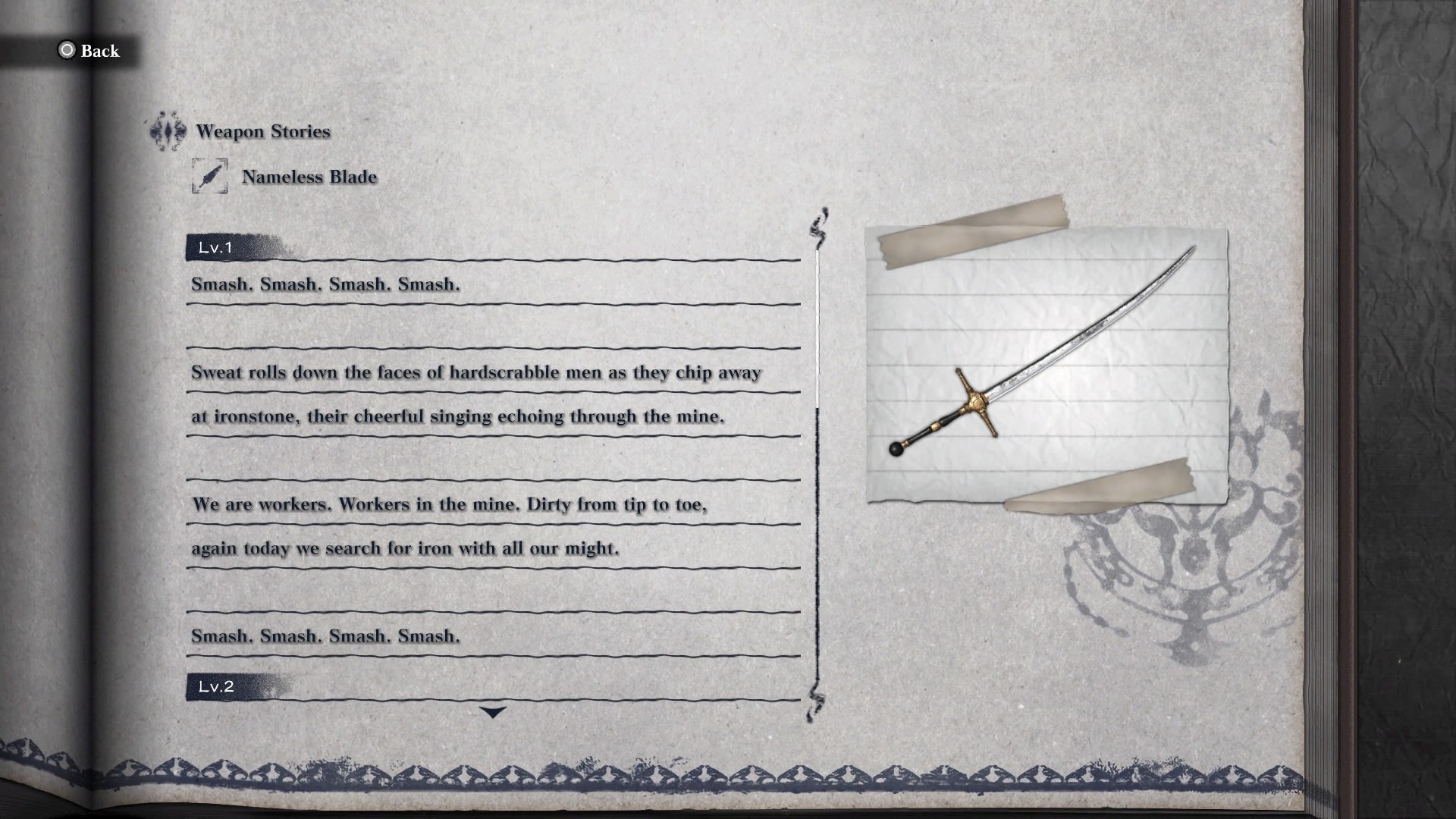1456x819 pixels.
Task: Select the Nameless Blade sword icon
Action: tap(210, 176)
